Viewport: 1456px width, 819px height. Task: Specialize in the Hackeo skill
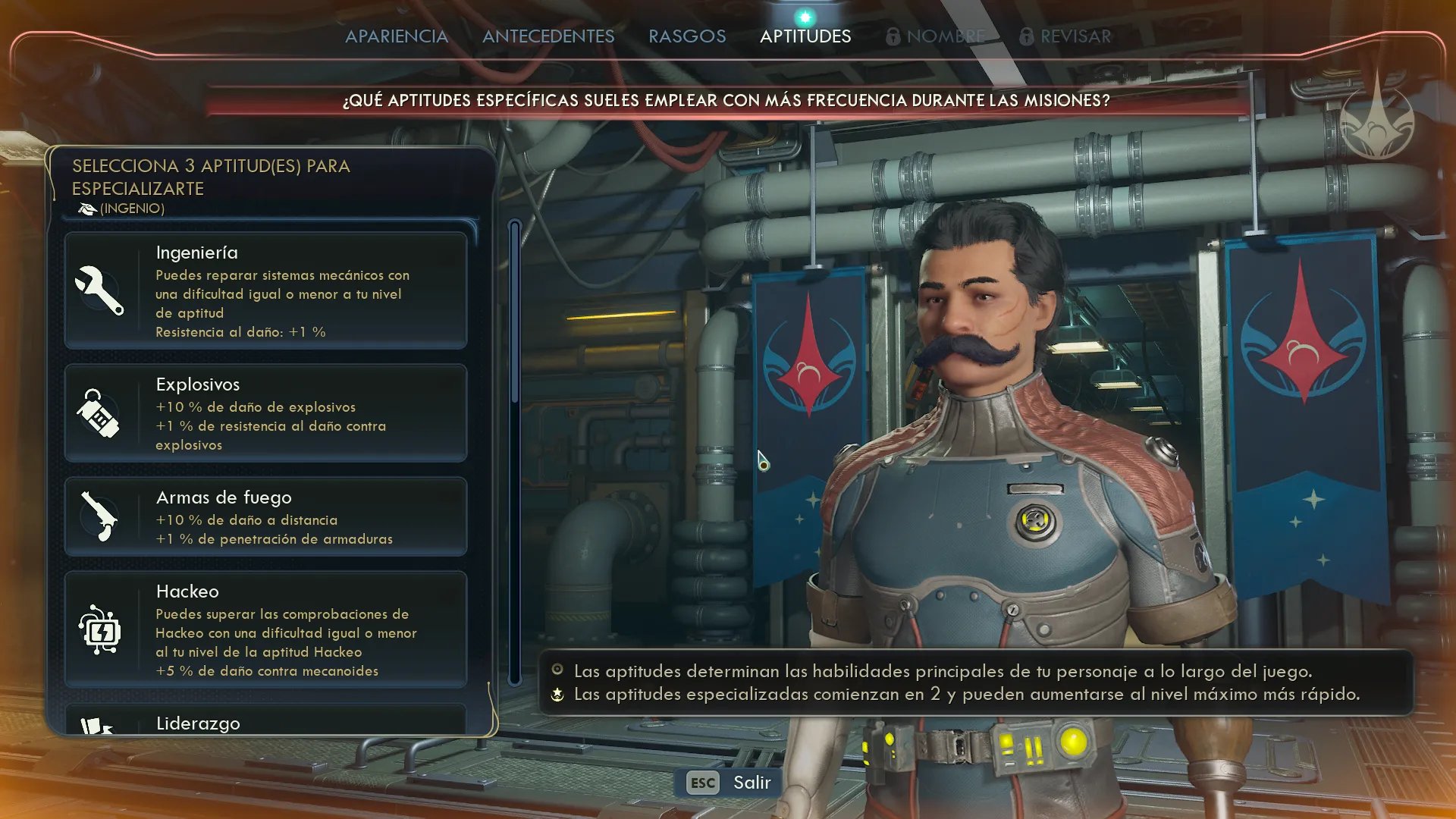tap(265, 629)
